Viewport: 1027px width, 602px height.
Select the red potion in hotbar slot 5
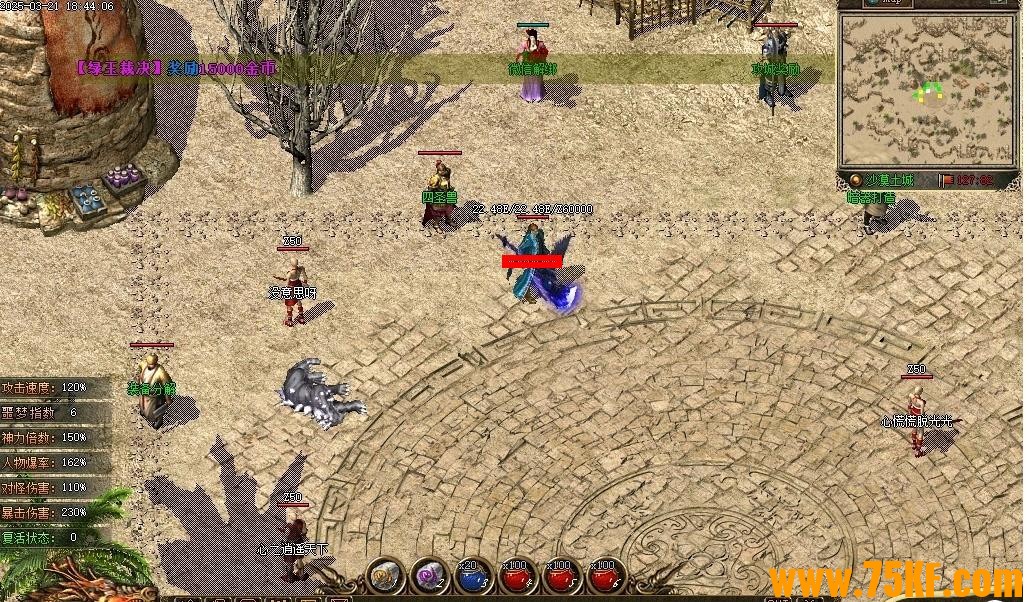561,575
